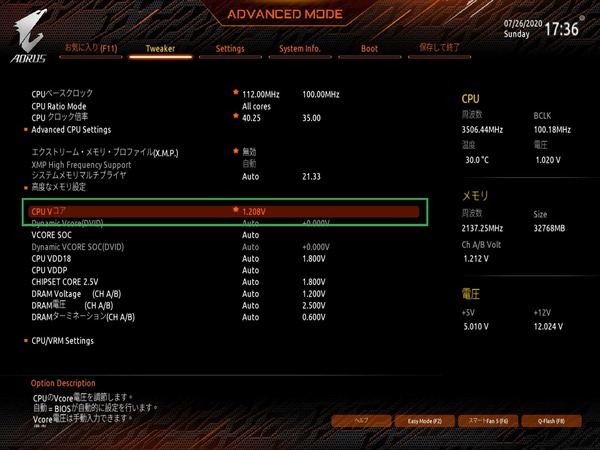
Task: Select the XMP High Frequency Support option
Action: coord(81,164)
